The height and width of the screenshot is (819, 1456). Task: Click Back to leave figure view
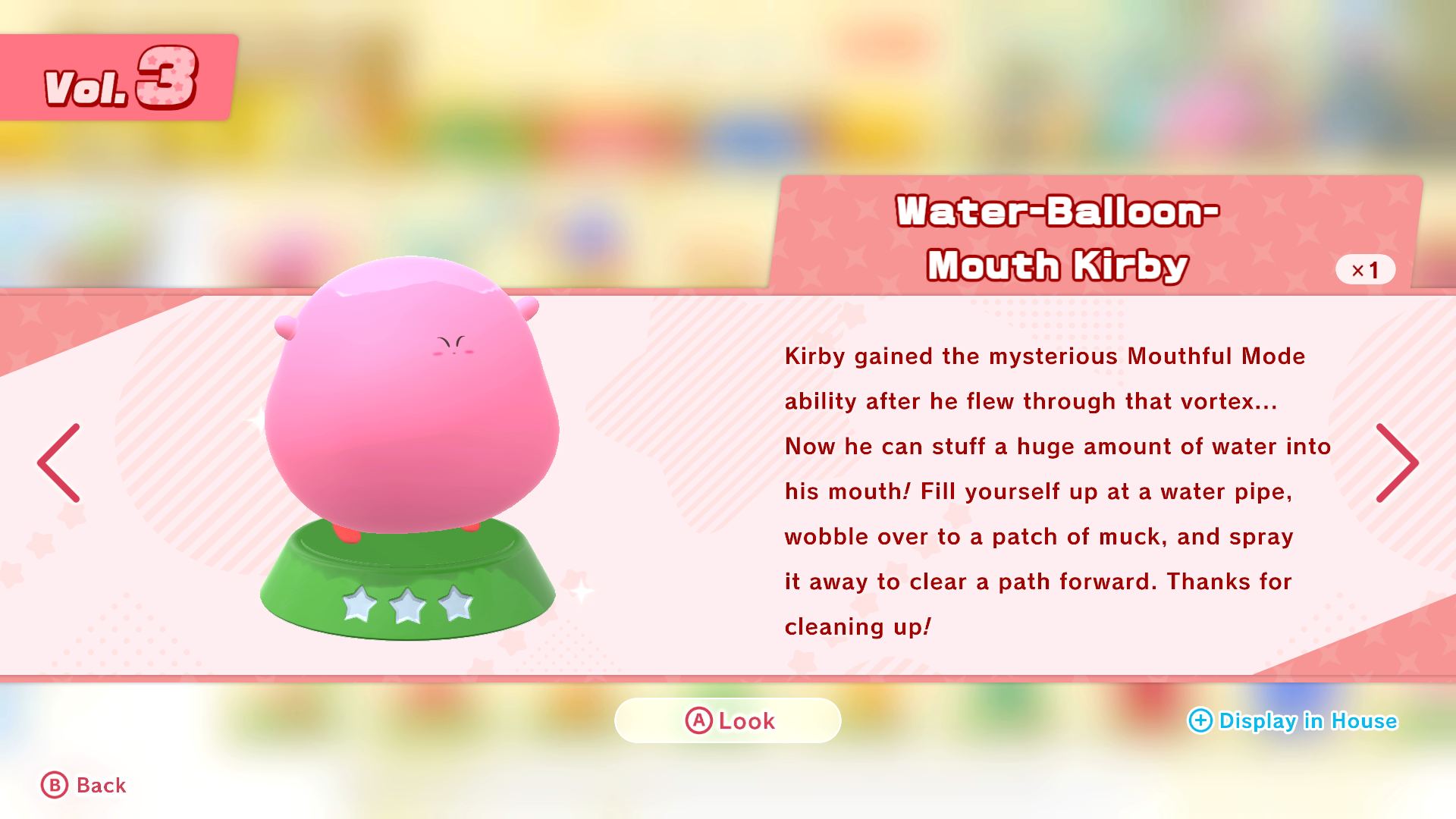click(84, 785)
